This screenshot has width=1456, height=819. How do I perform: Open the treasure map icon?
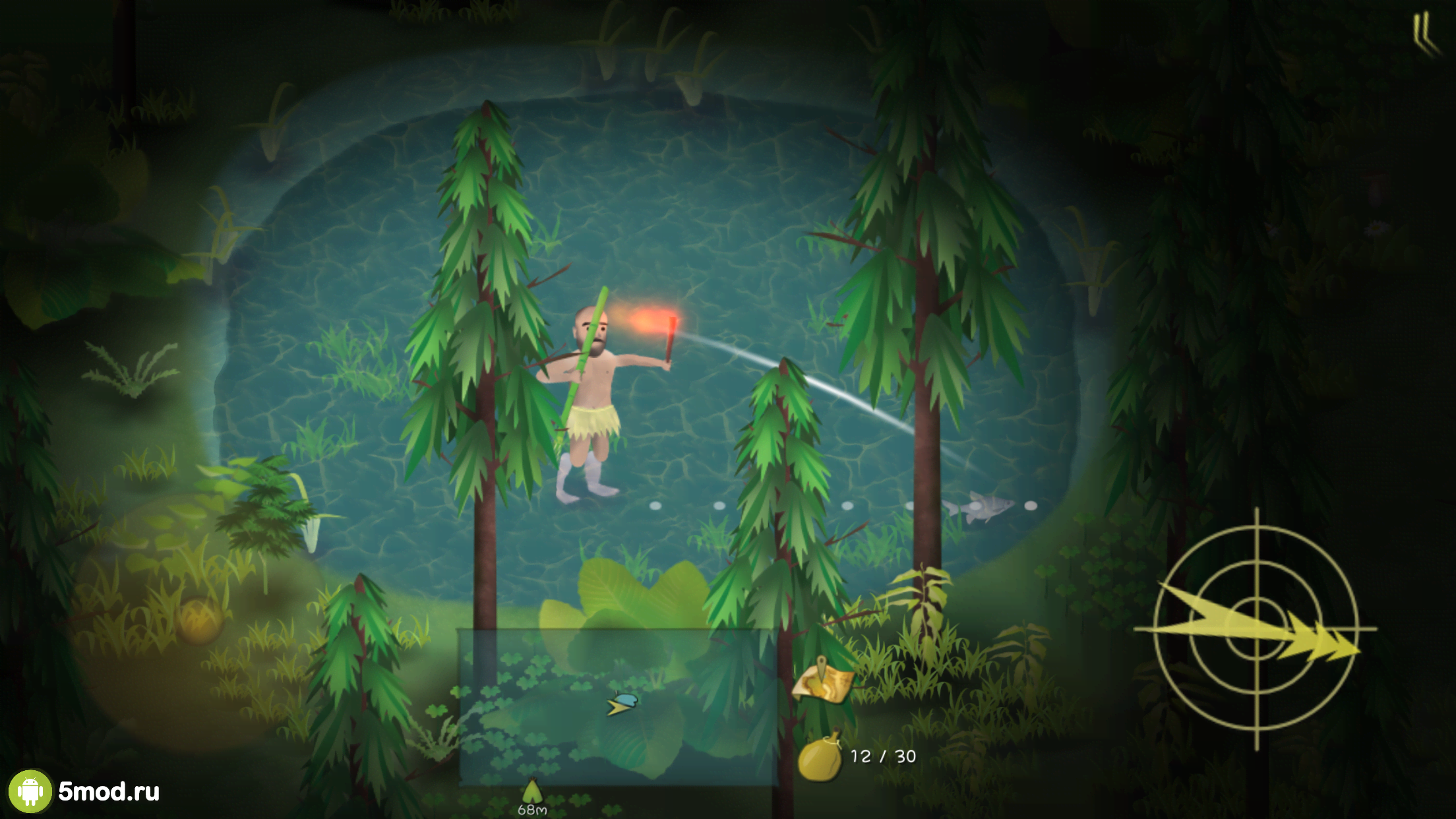(823, 680)
